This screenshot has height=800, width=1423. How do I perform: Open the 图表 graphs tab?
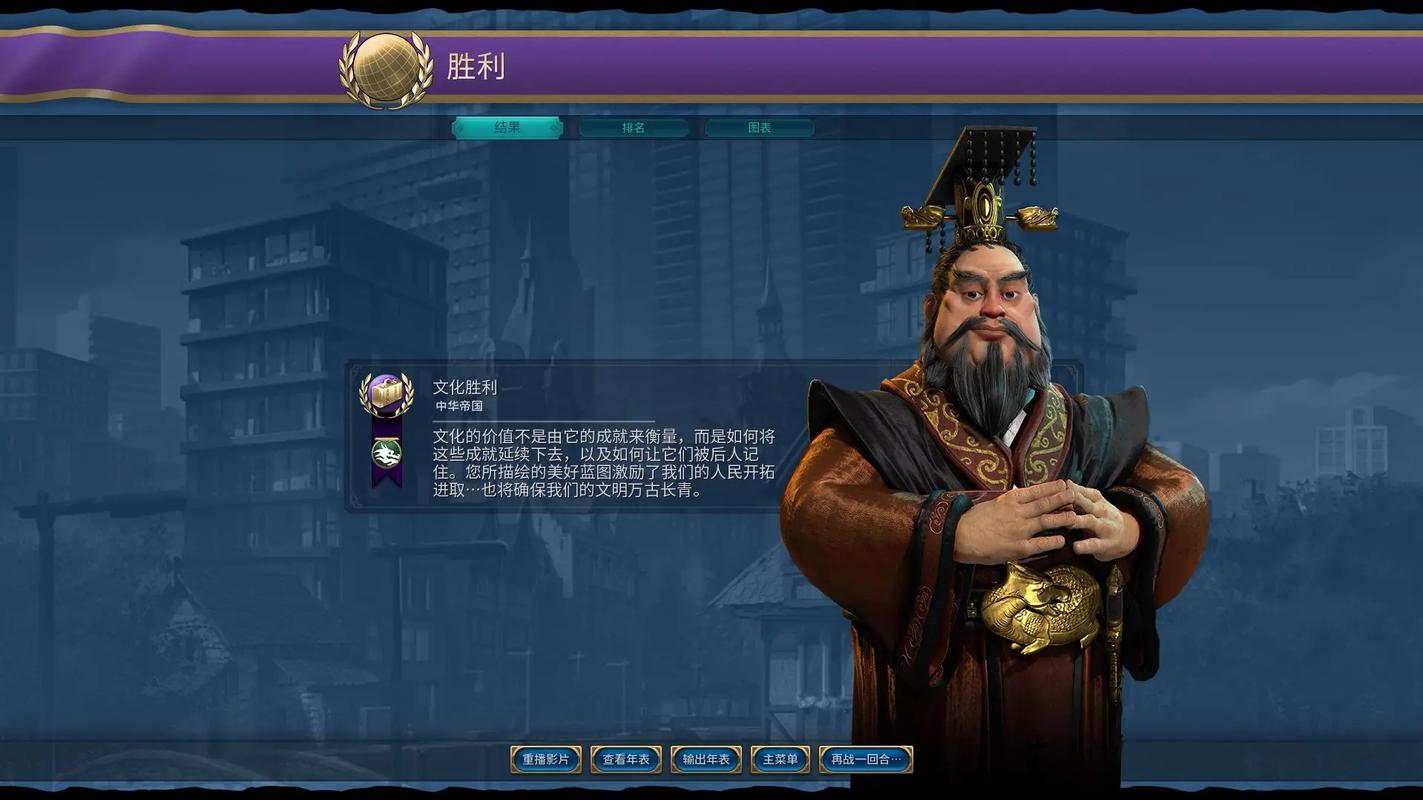click(x=760, y=127)
